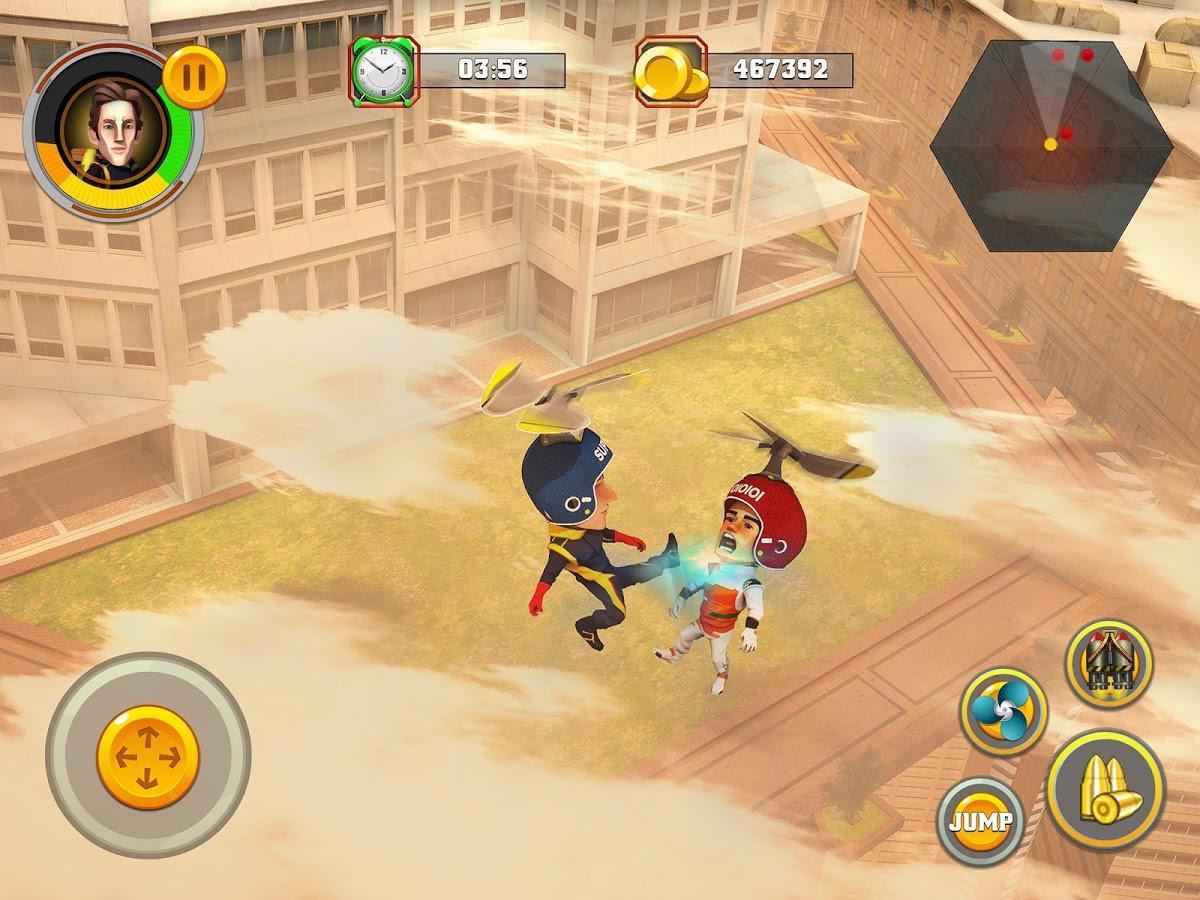Pause the game with the yellow button
This screenshot has height=900, width=1200.
tap(194, 77)
